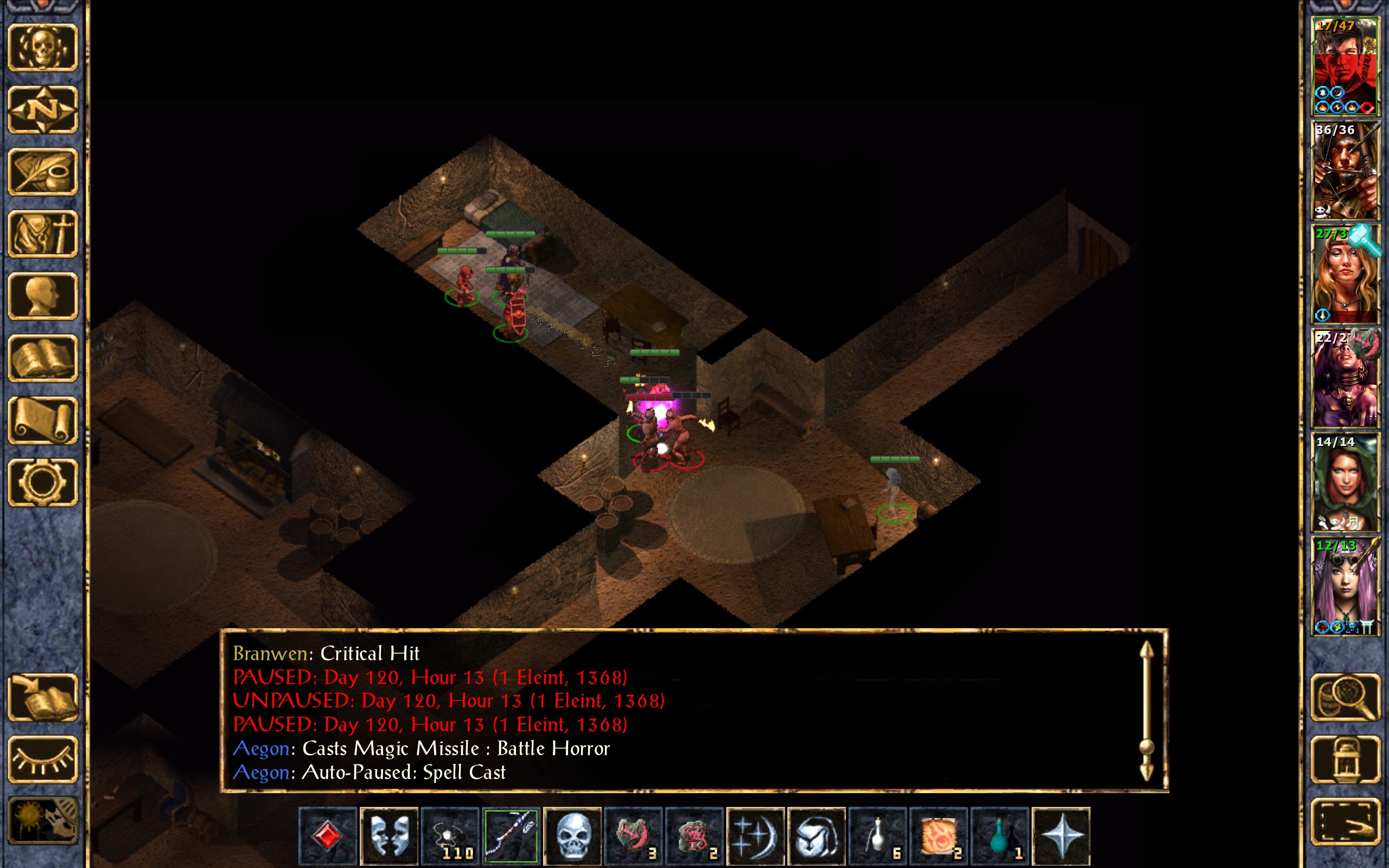Open the character record head icon

point(42,296)
